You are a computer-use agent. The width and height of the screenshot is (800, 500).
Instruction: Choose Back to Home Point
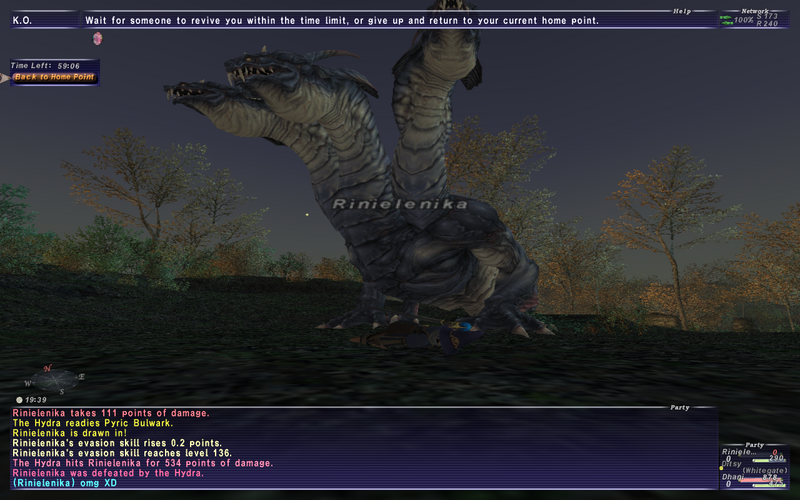55,77
